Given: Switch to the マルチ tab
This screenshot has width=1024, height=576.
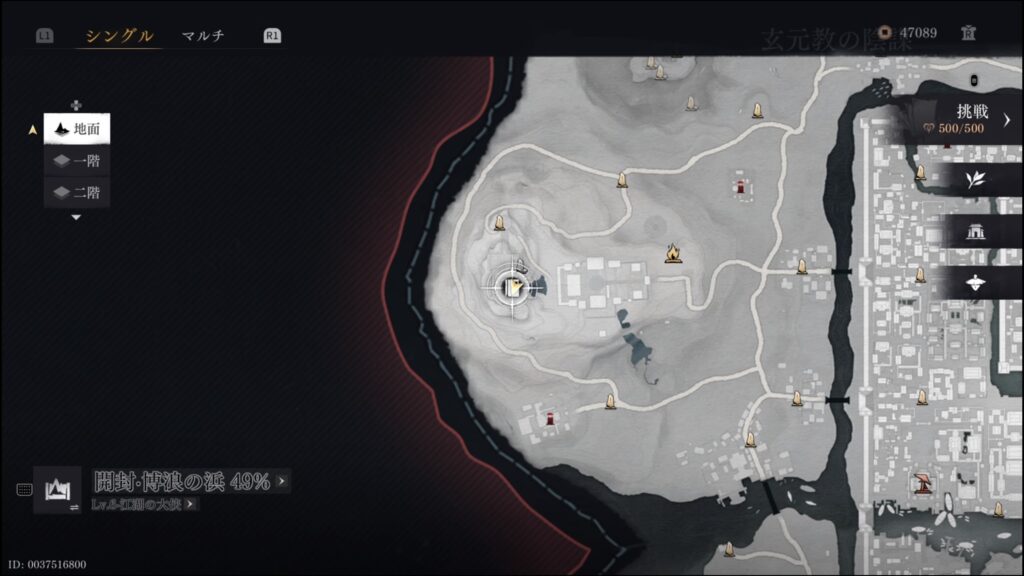Looking at the screenshot, I should tap(203, 36).
